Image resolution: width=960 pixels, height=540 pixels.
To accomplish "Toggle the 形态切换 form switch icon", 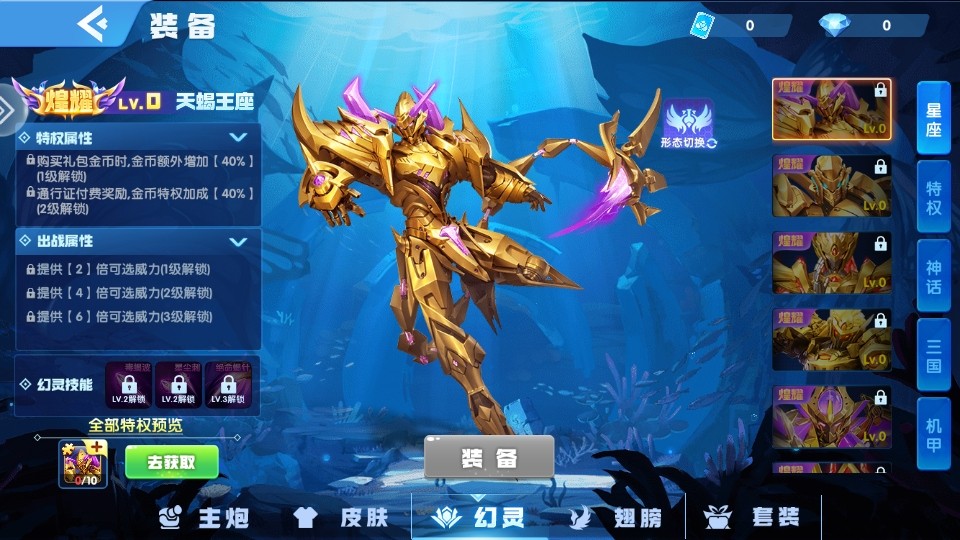I will click(x=689, y=125).
